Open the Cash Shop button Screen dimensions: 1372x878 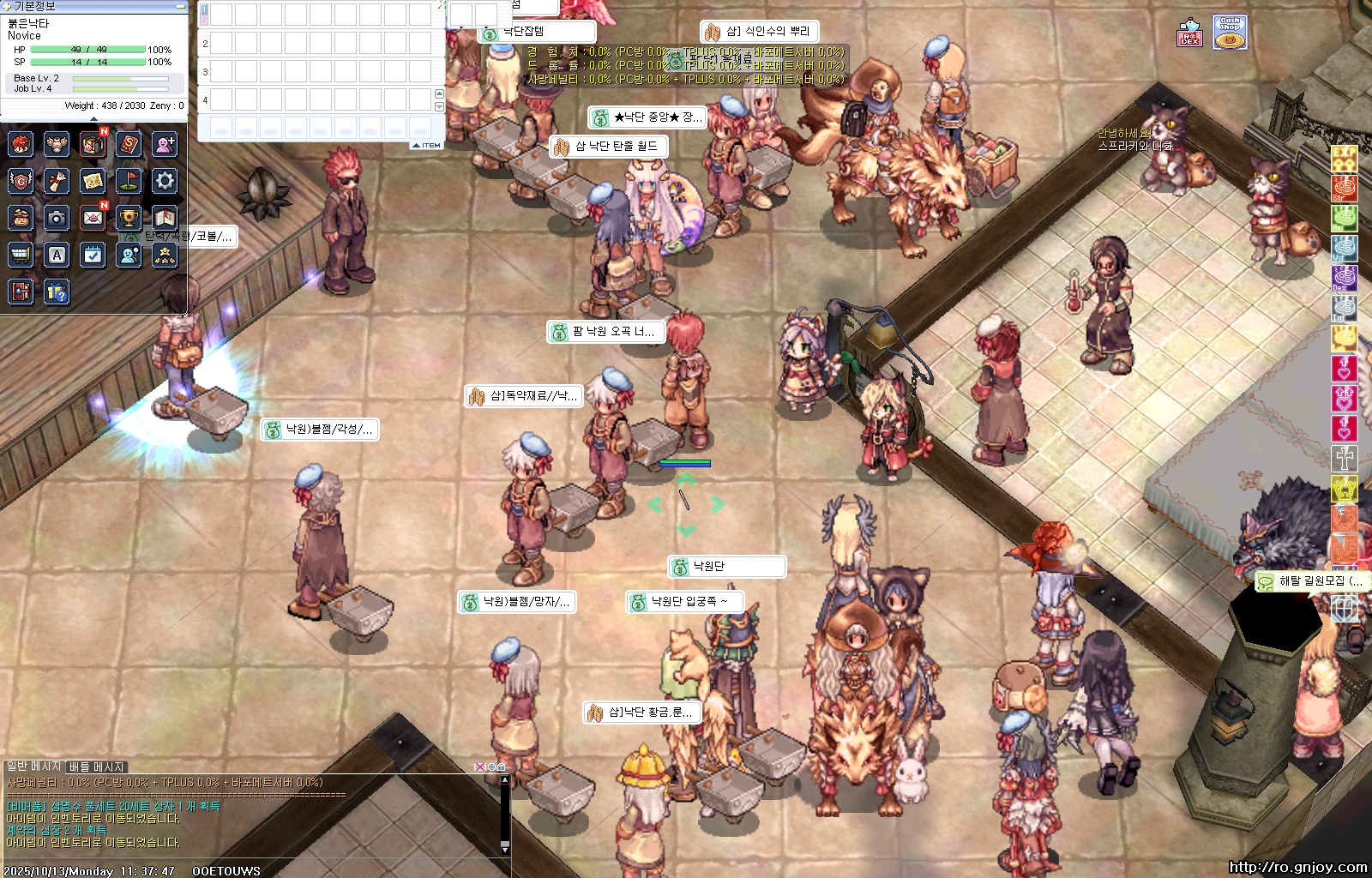[1230, 33]
